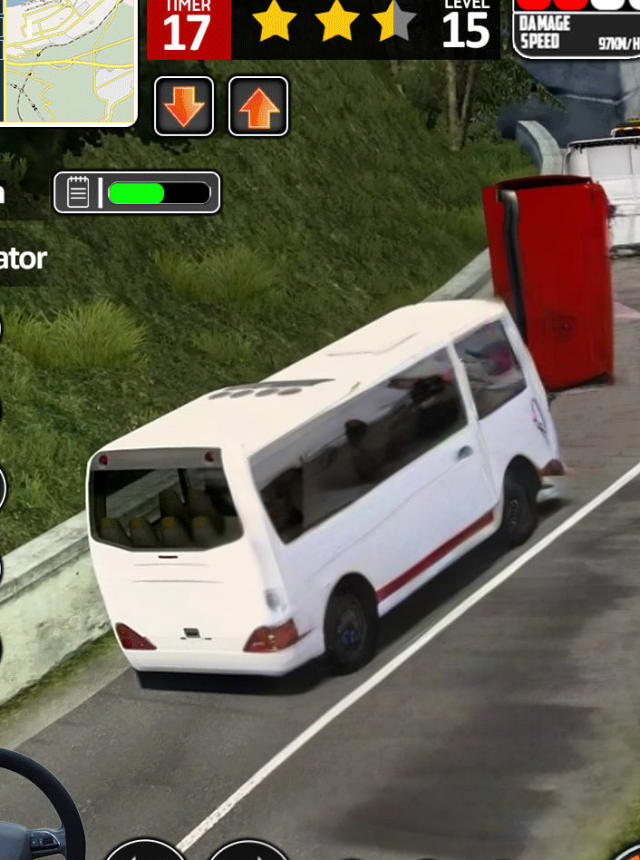Tap the orange down arrow button
This screenshot has width=640, height=860.
click(184, 106)
